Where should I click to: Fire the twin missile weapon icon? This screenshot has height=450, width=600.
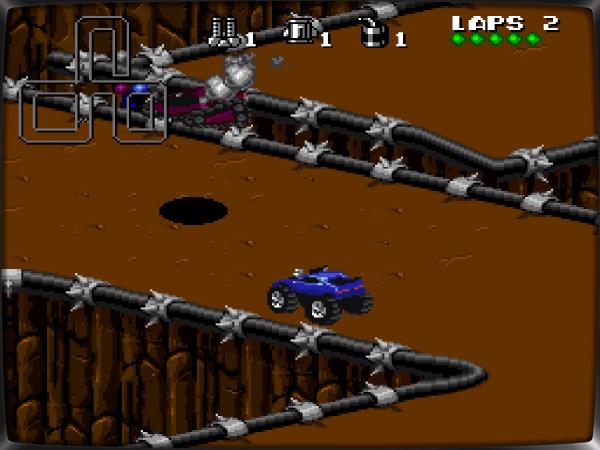[x=222, y=34]
